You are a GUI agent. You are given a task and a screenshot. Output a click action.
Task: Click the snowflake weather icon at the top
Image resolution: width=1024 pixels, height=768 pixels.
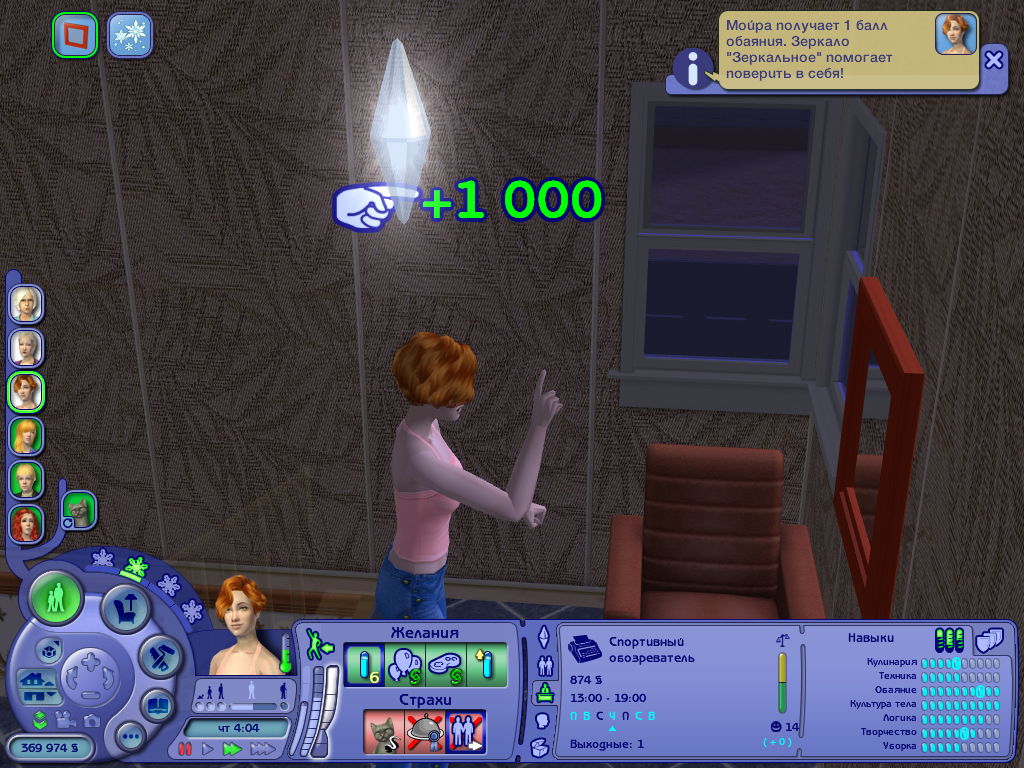tap(130, 35)
